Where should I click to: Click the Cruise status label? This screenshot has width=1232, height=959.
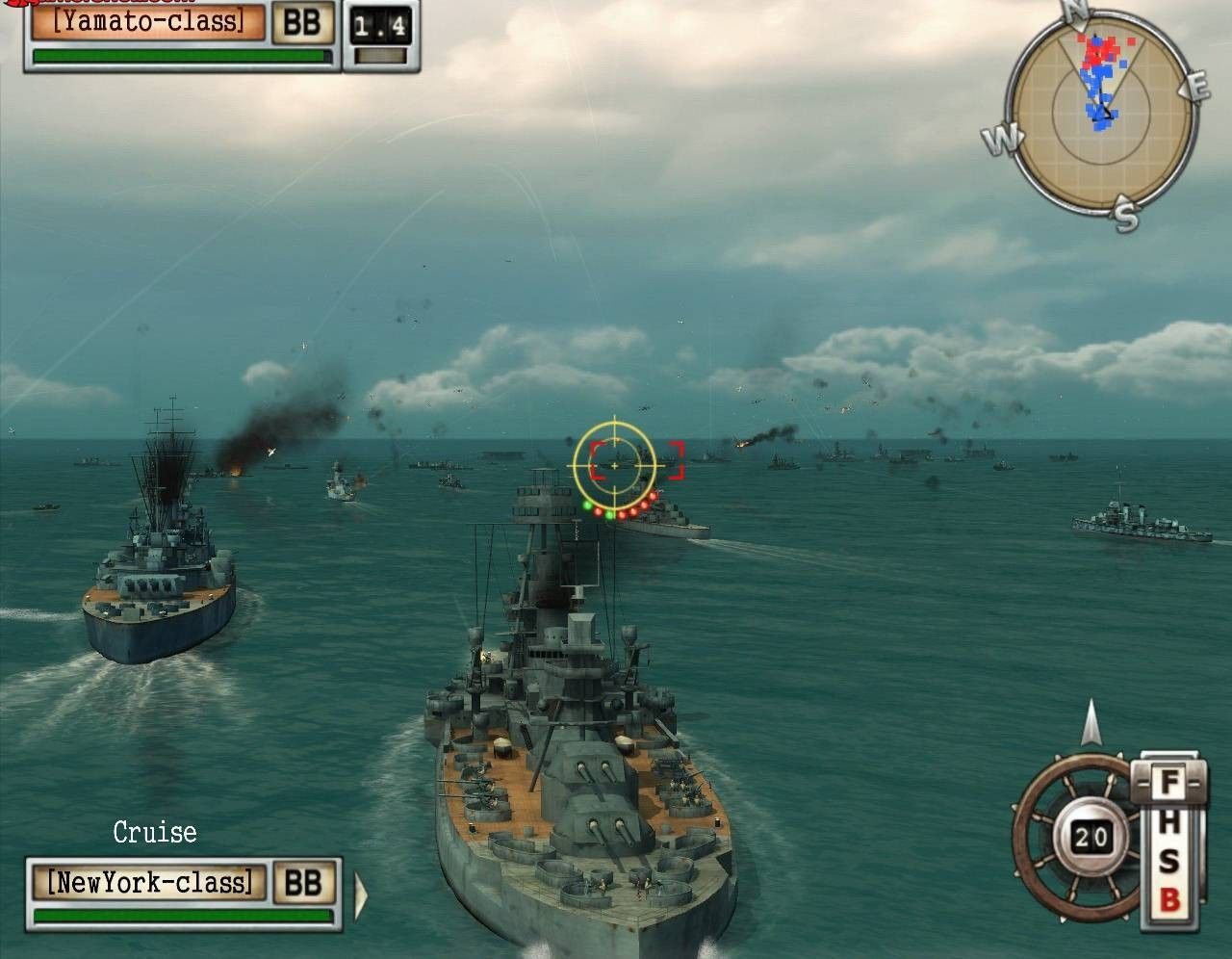click(155, 832)
